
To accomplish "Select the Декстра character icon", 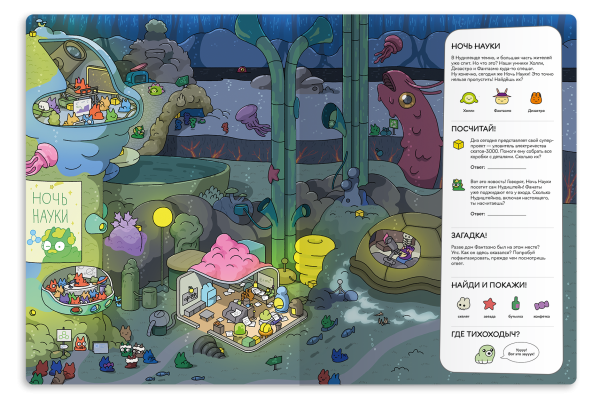I will (536, 97).
